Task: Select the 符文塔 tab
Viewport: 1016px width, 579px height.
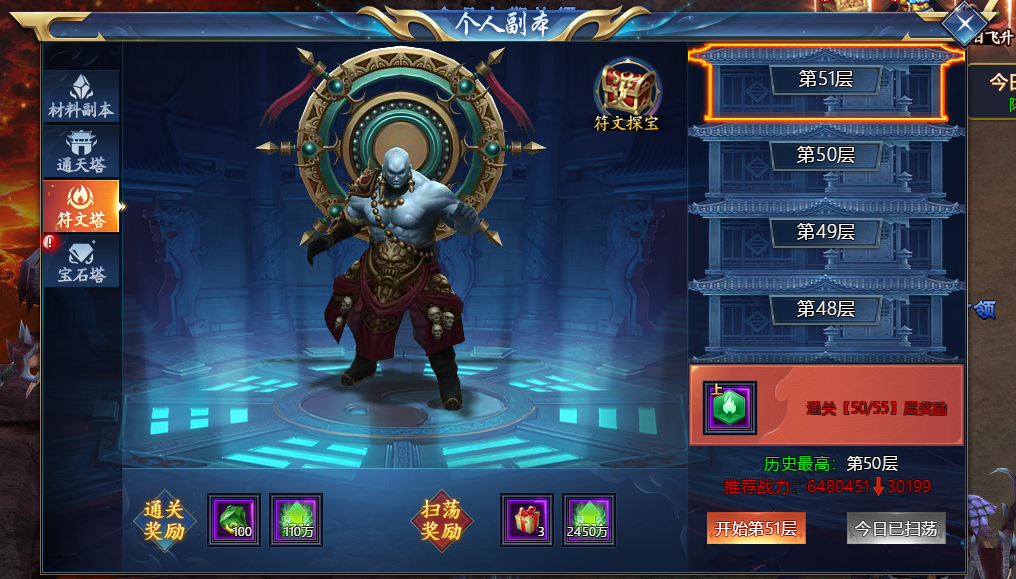Action: point(81,207)
